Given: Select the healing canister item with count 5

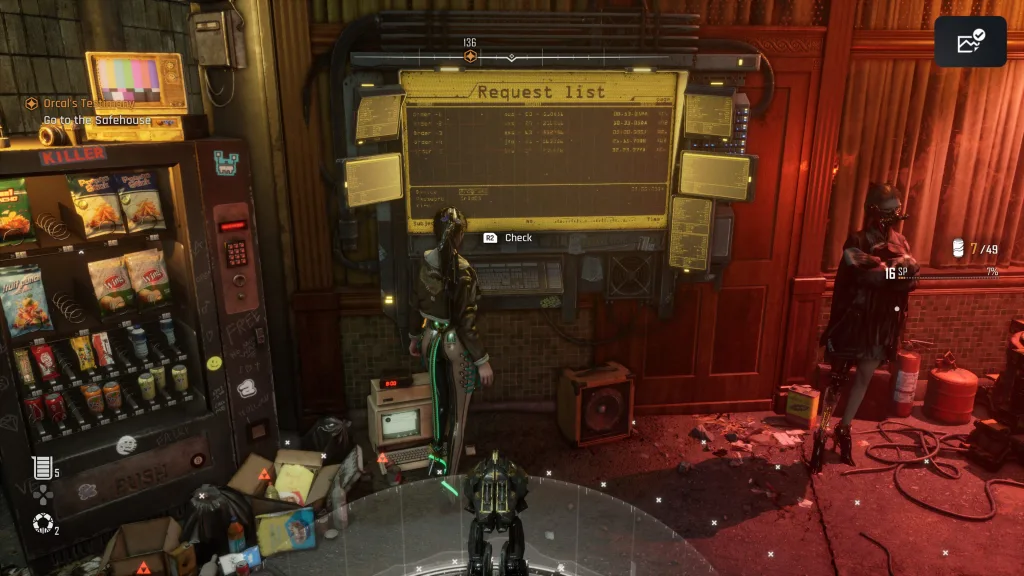Looking at the screenshot, I should point(42,467).
